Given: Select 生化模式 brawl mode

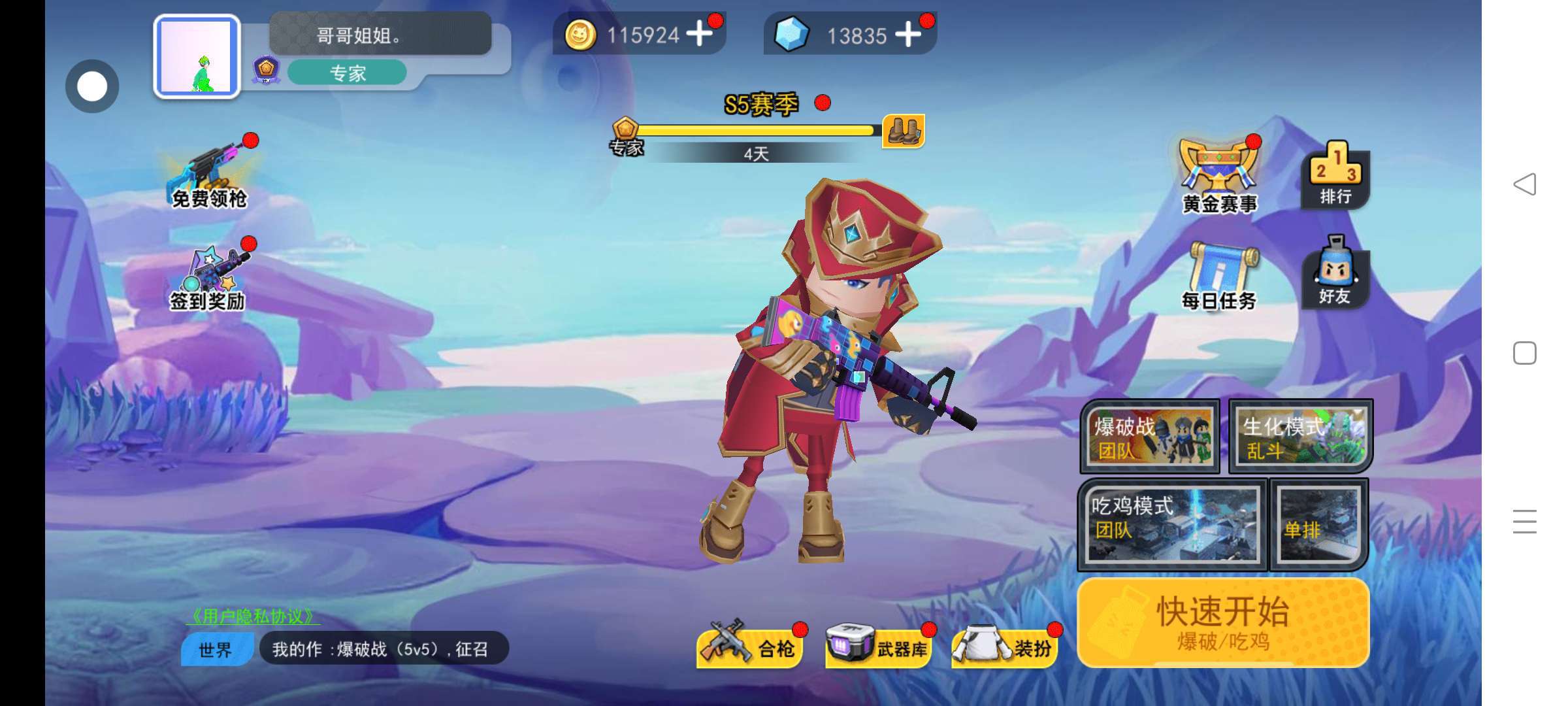Looking at the screenshot, I should (1300, 436).
